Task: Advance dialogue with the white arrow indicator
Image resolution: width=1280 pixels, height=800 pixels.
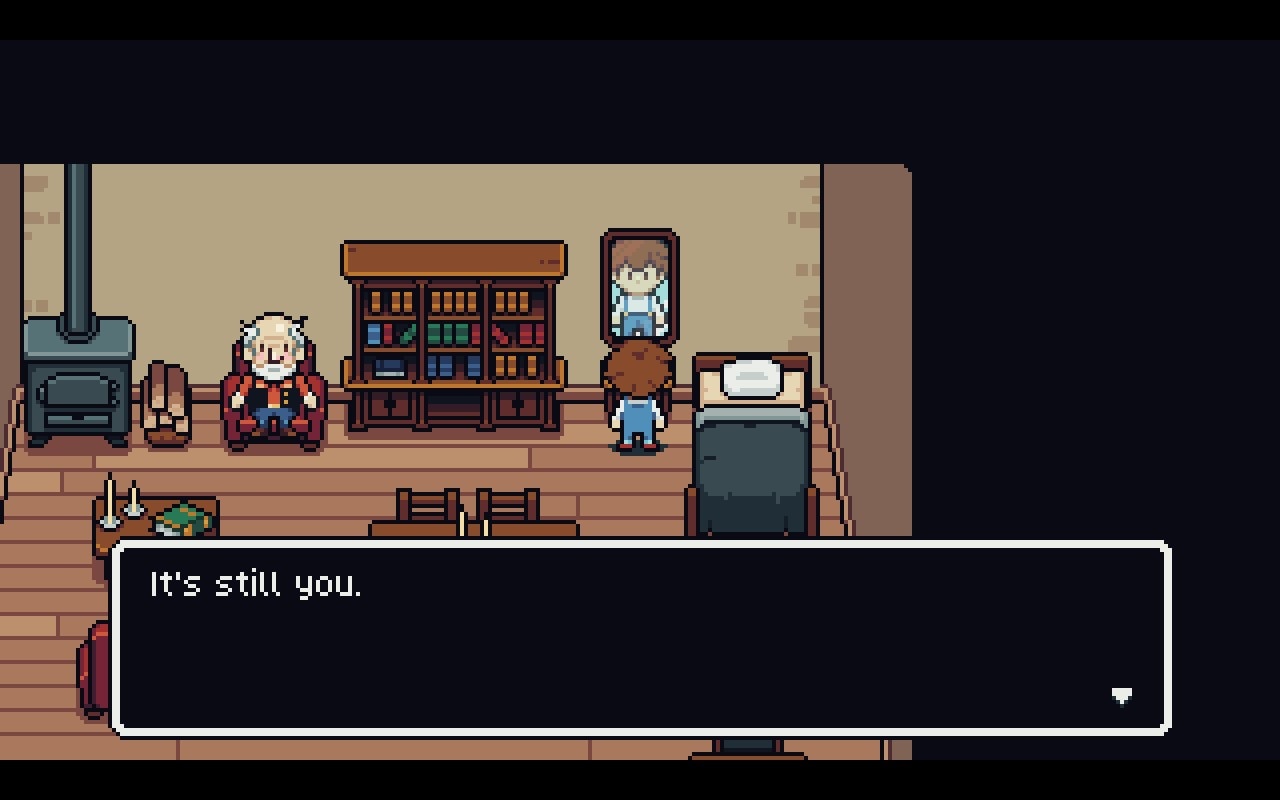Action: [1121, 696]
